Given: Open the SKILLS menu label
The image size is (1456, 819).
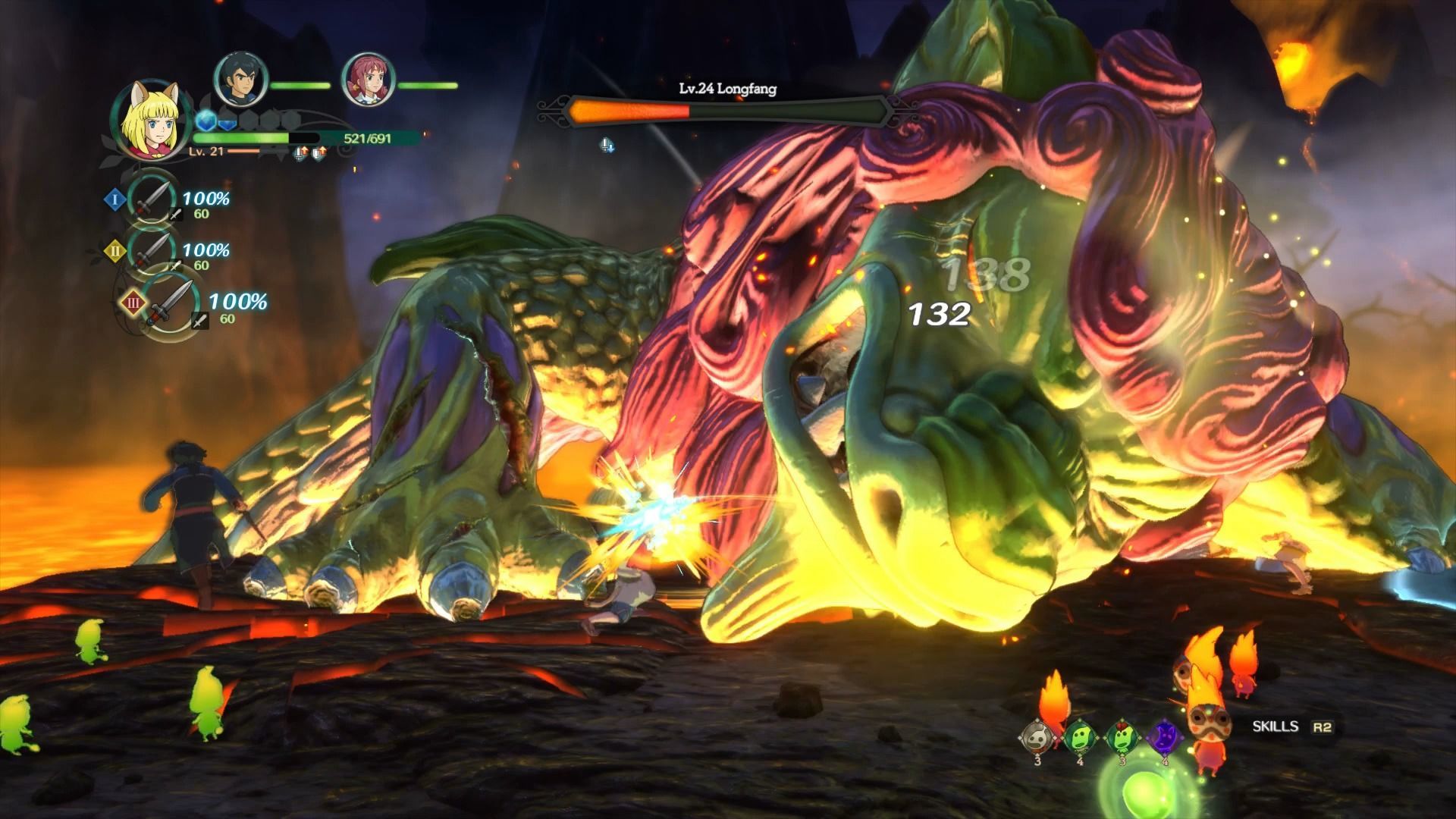Looking at the screenshot, I should [1276, 726].
